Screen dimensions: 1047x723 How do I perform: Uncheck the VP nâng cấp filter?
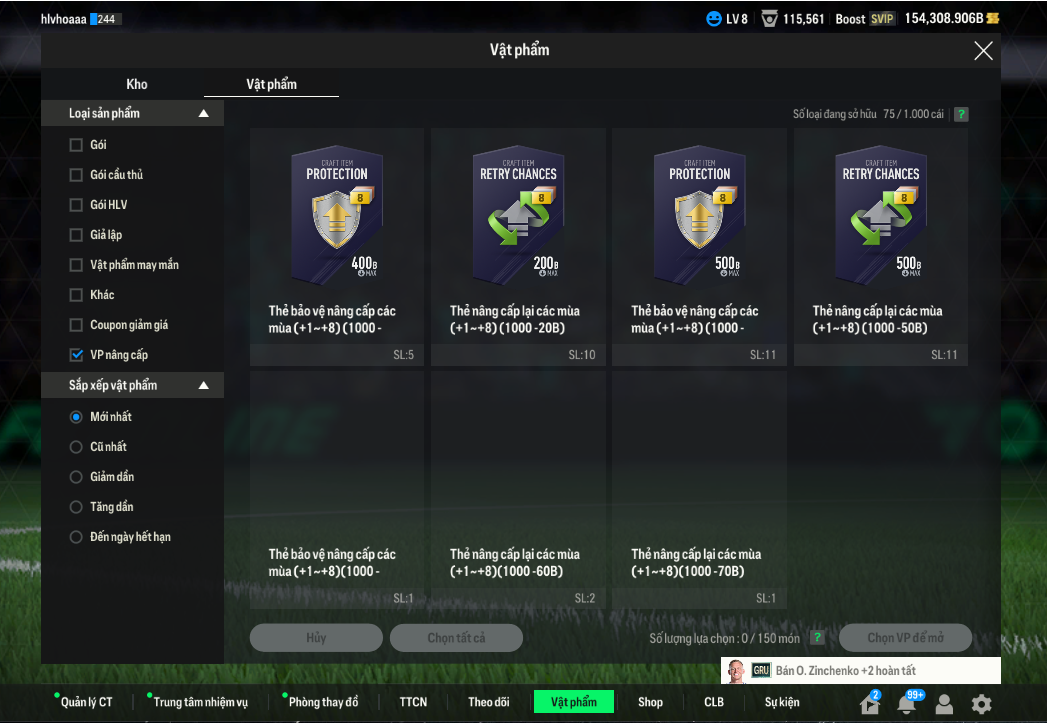[x=76, y=355]
